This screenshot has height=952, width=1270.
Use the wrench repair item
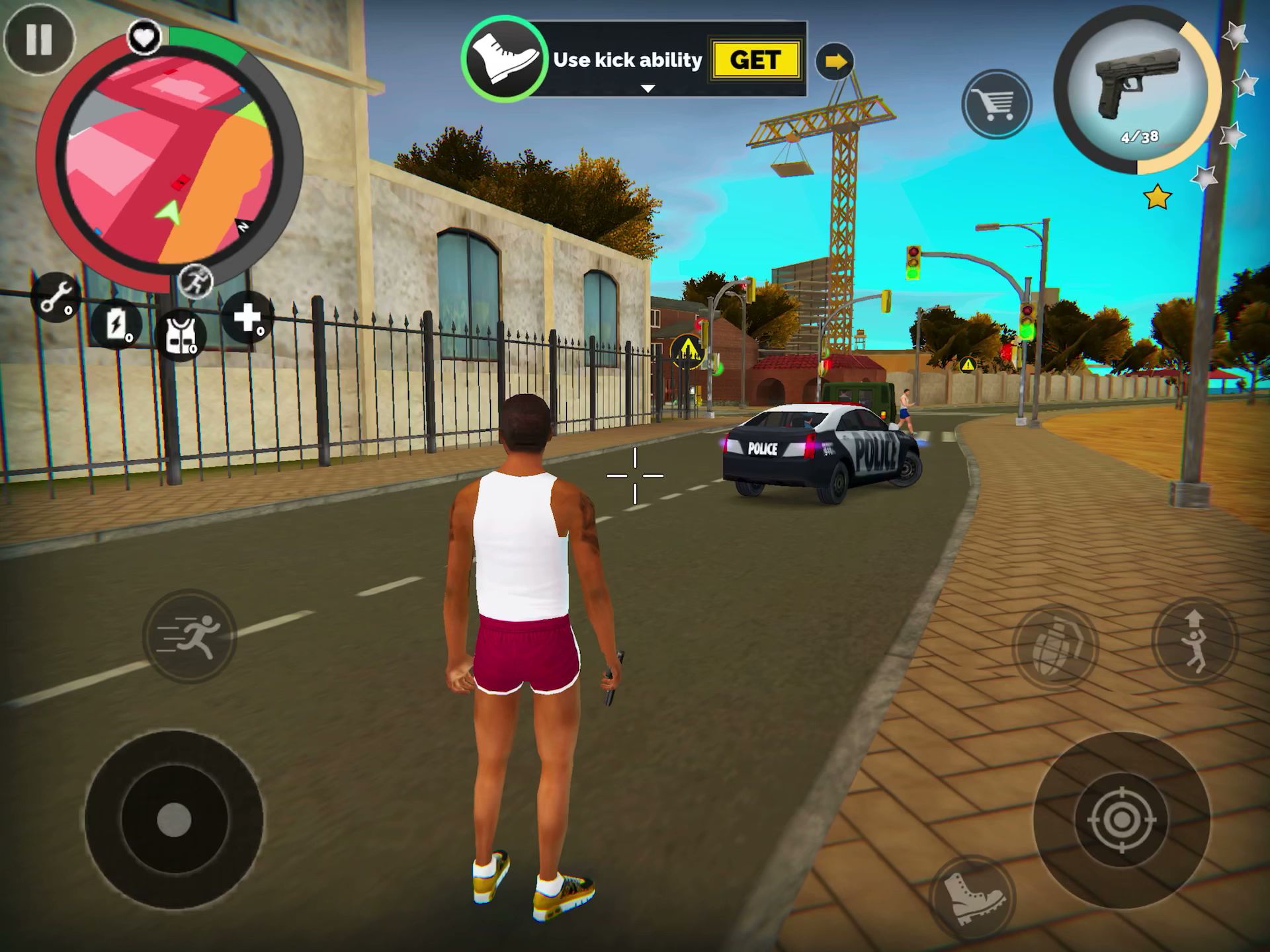coord(56,297)
